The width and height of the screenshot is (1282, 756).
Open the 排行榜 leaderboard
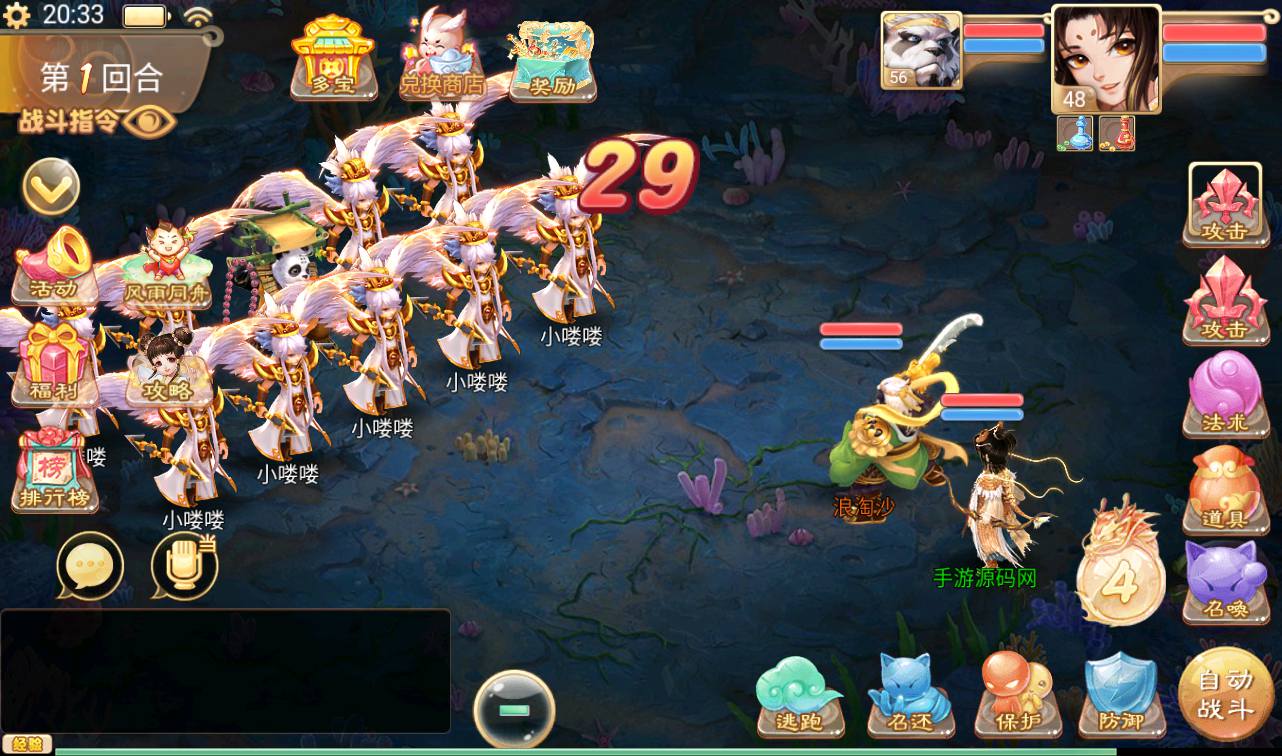[55, 472]
